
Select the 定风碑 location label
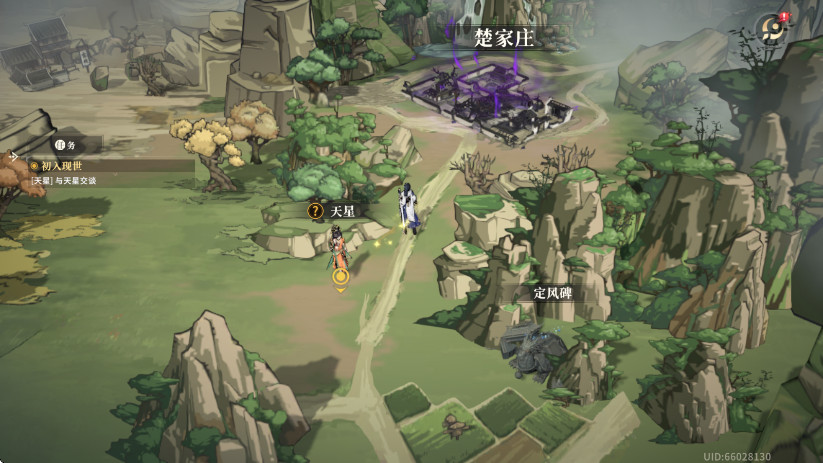552,293
